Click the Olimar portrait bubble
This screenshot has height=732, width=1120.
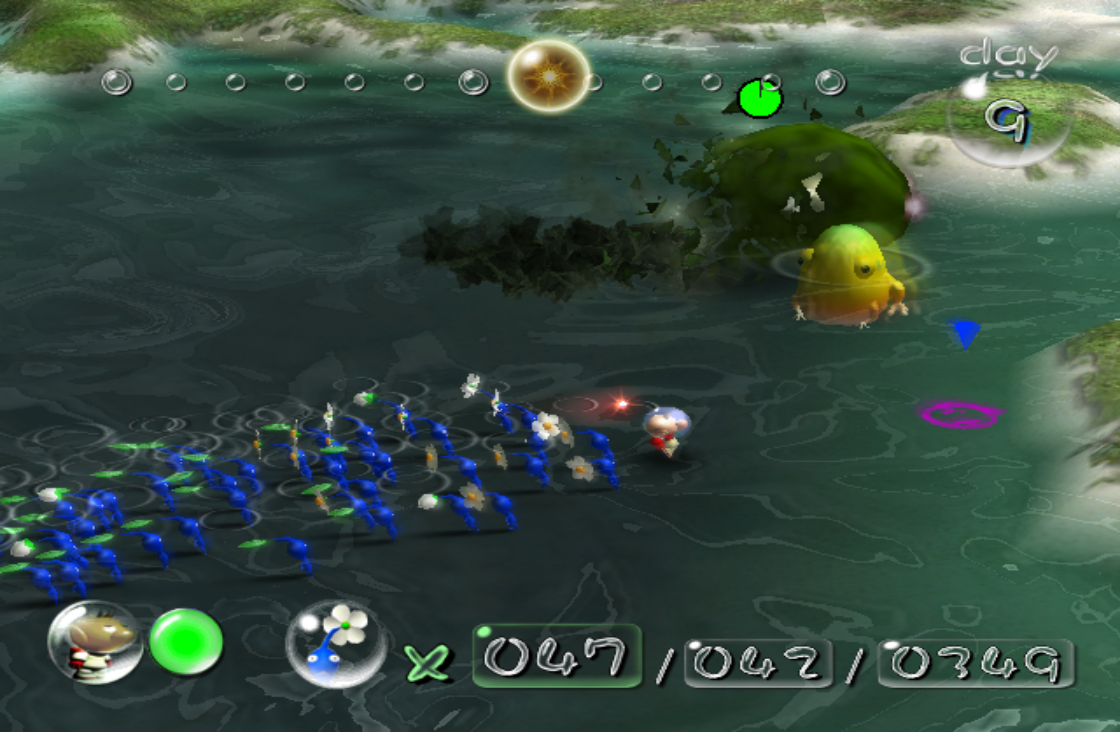95,642
